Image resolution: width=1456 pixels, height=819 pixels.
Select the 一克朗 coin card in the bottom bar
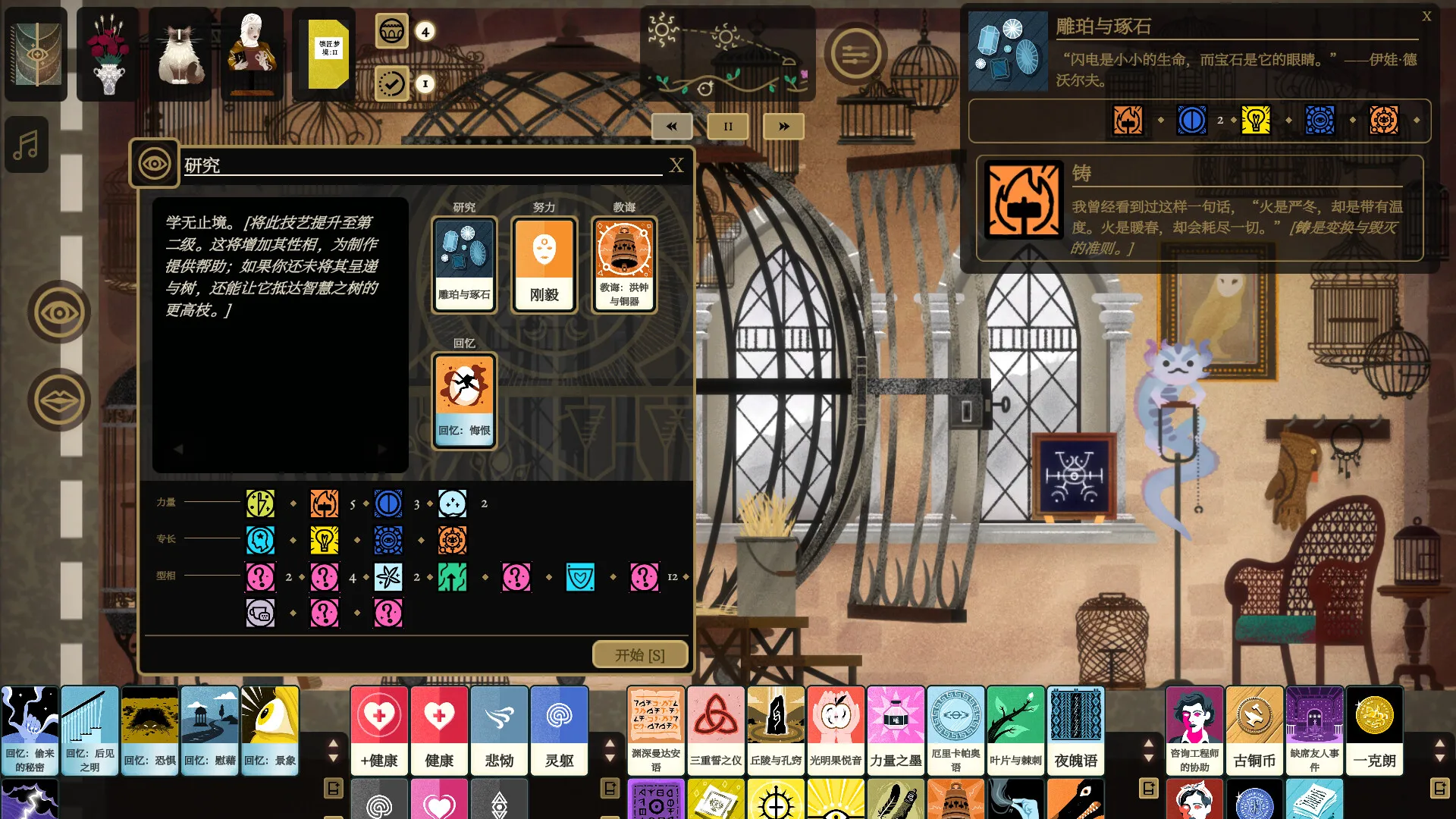coord(1375,730)
